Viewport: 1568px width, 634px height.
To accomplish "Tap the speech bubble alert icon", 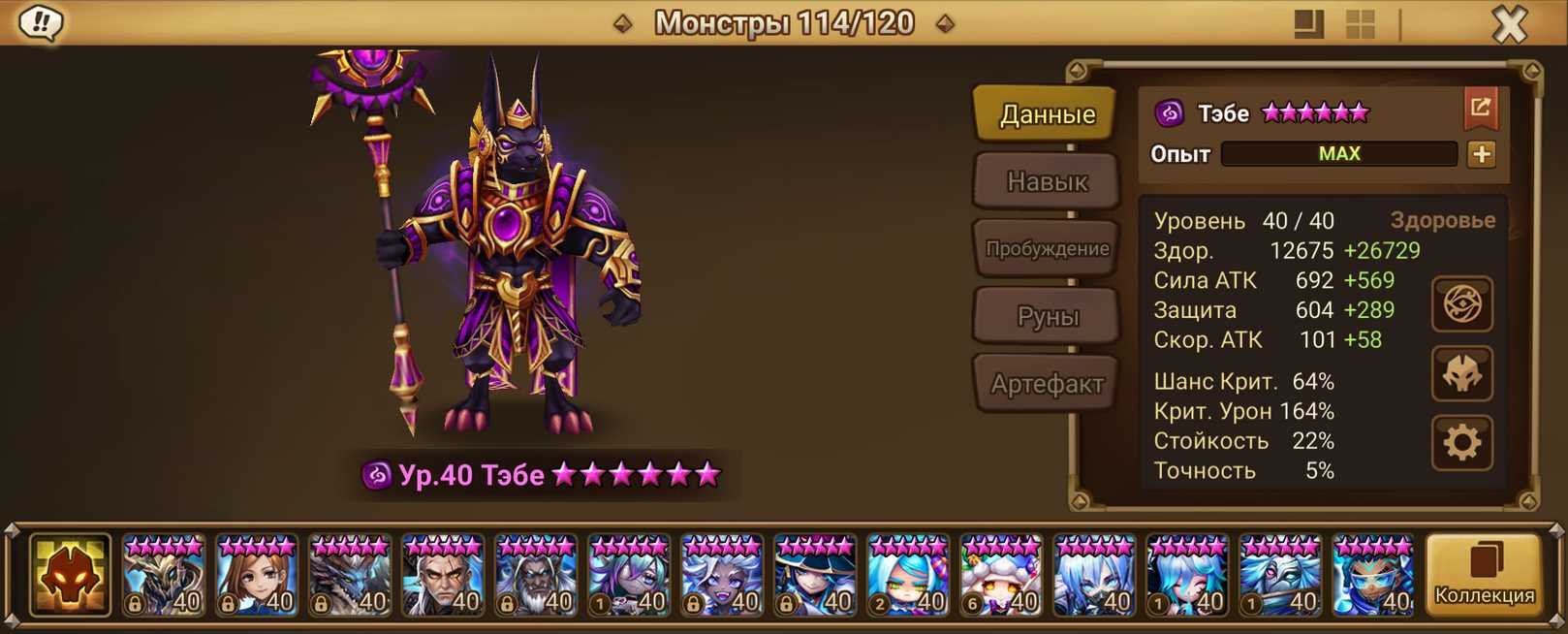I will pos(41,22).
